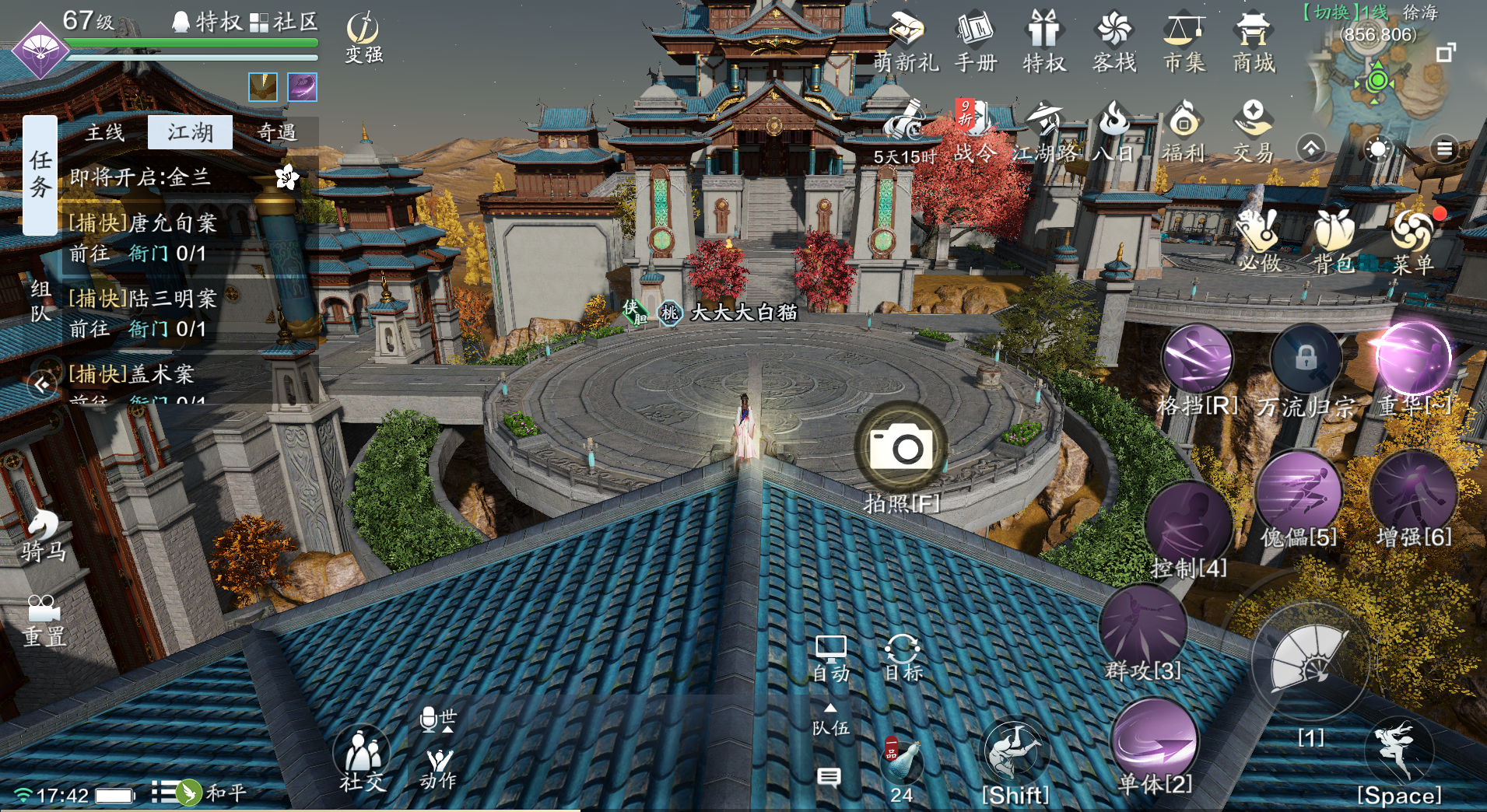1487x812 pixels.
Task: Open the 福利 welfare rewards
Action: point(1183,131)
